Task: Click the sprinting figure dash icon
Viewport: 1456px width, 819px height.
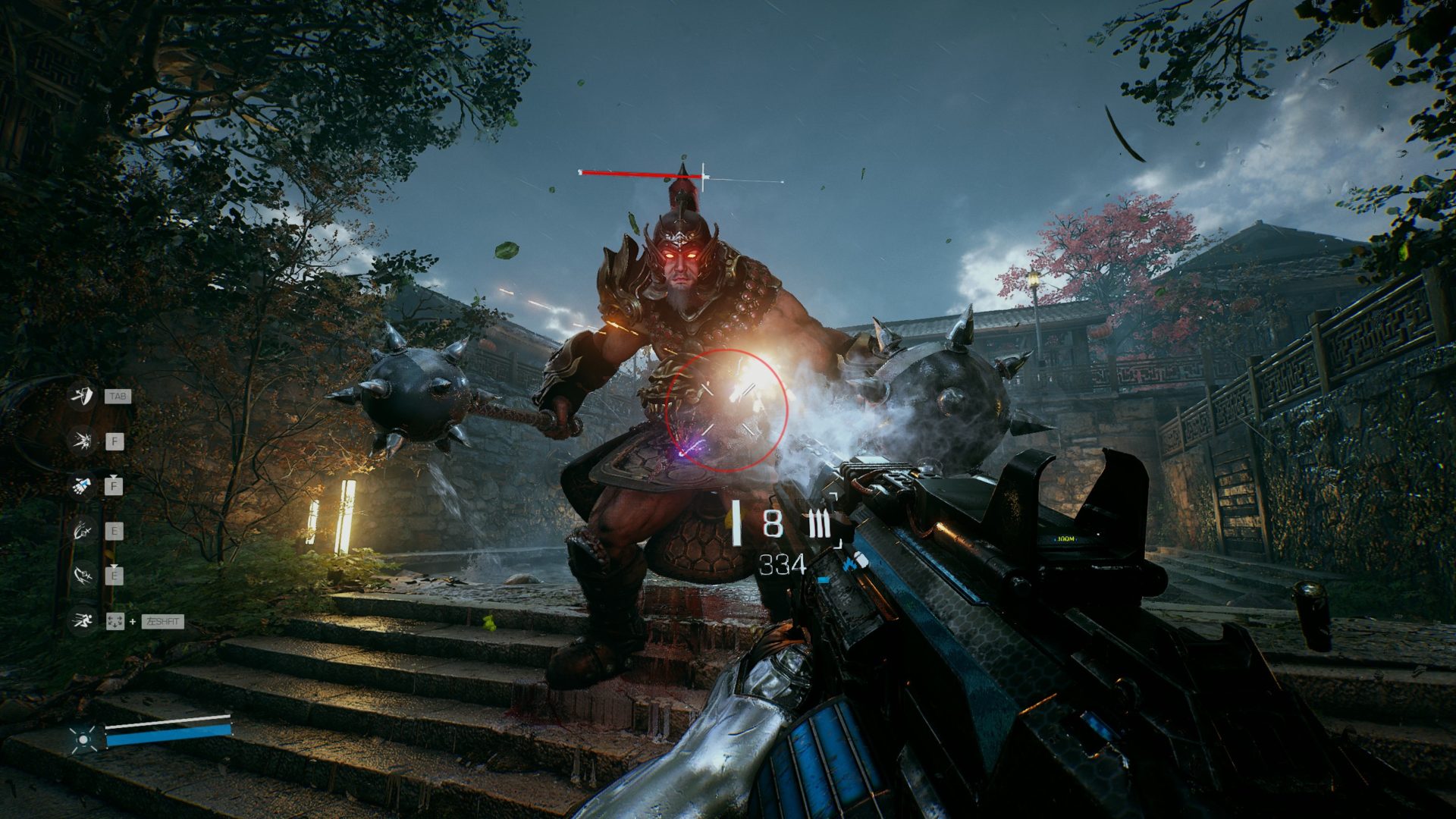Action: [82, 621]
